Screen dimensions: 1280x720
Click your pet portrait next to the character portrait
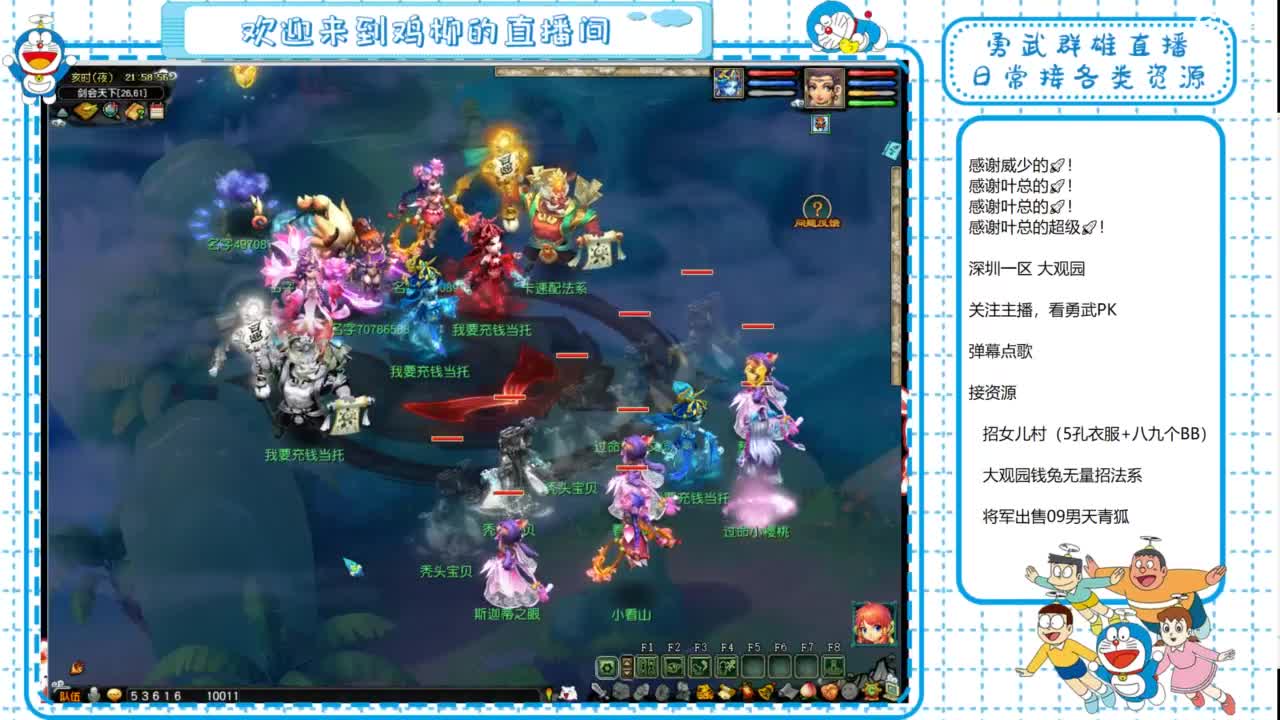coord(727,84)
